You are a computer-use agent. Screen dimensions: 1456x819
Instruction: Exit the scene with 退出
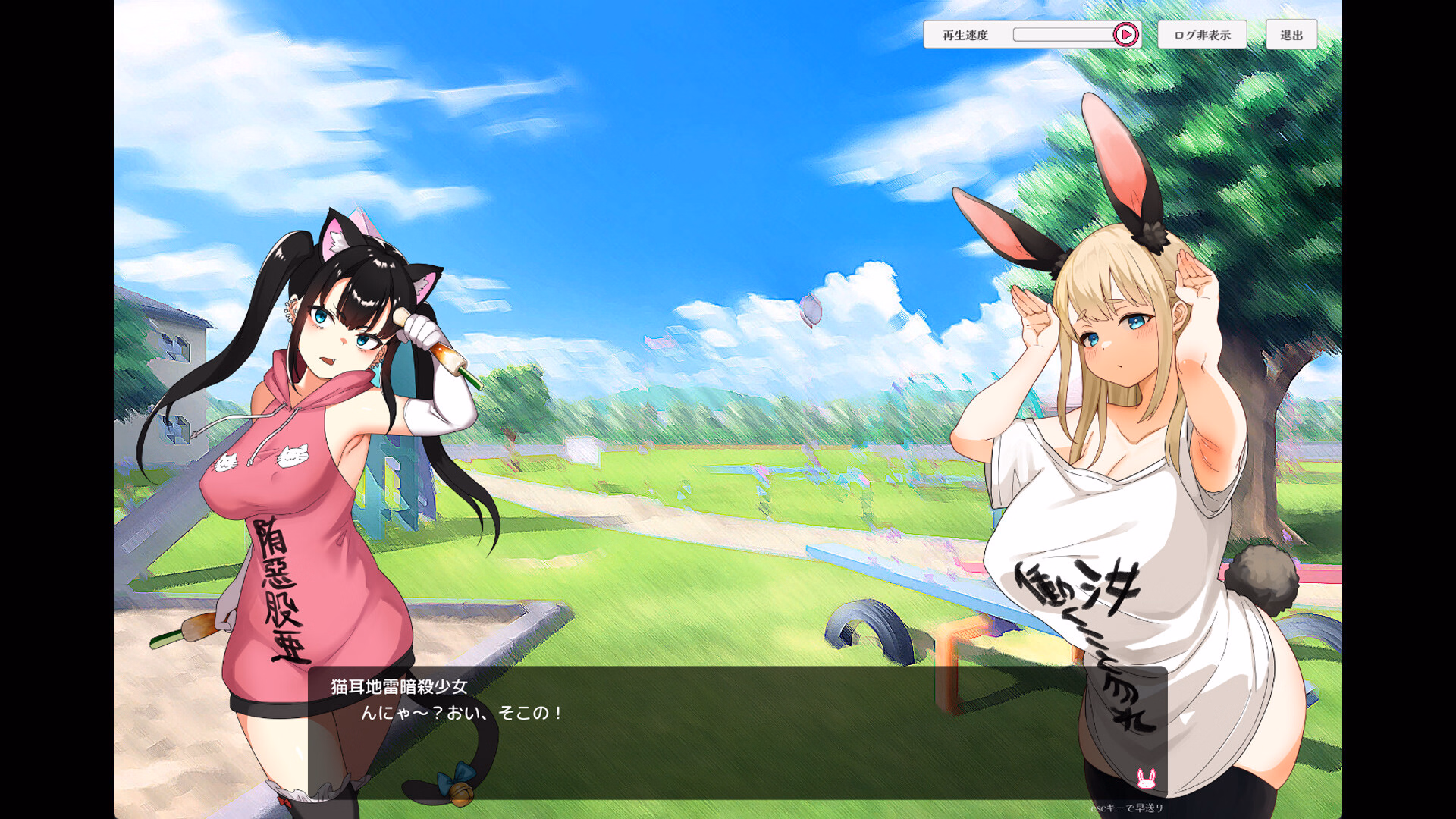[1291, 35]
